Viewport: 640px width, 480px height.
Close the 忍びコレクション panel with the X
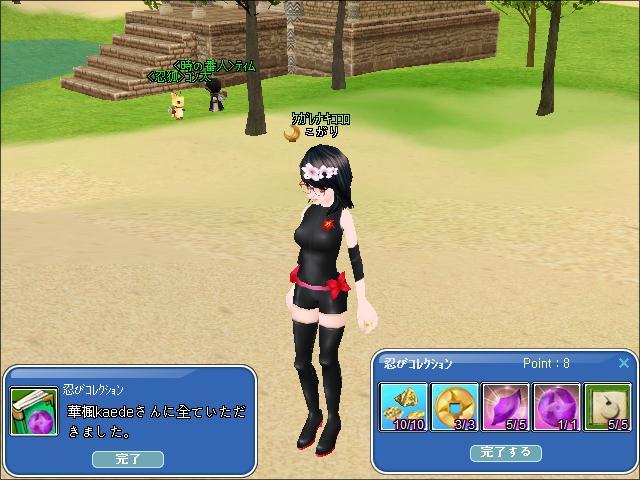pyautogui.click(x=624, y=363)
